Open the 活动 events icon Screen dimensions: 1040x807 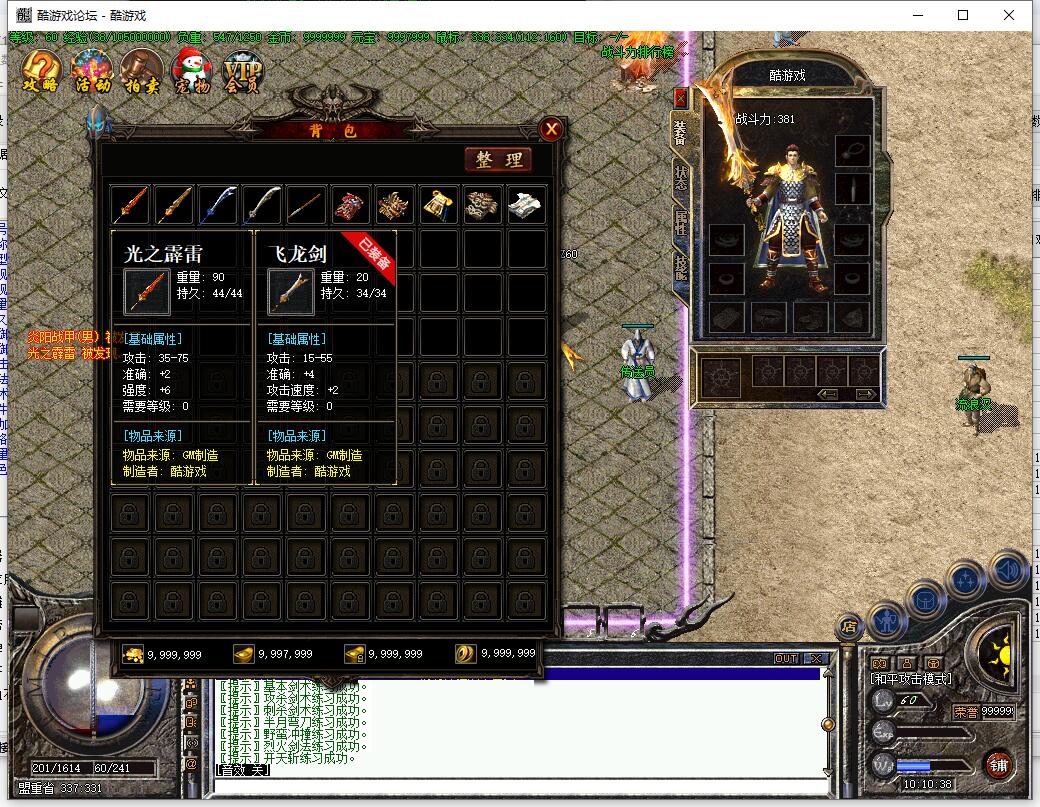point(93,71)
